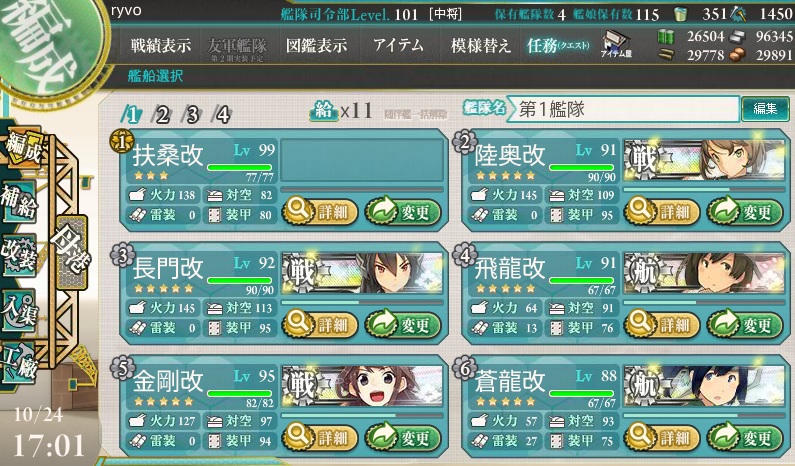Edit the 第1艦隊 fleet name field
The image size is (795, 466).
[622, 108]
